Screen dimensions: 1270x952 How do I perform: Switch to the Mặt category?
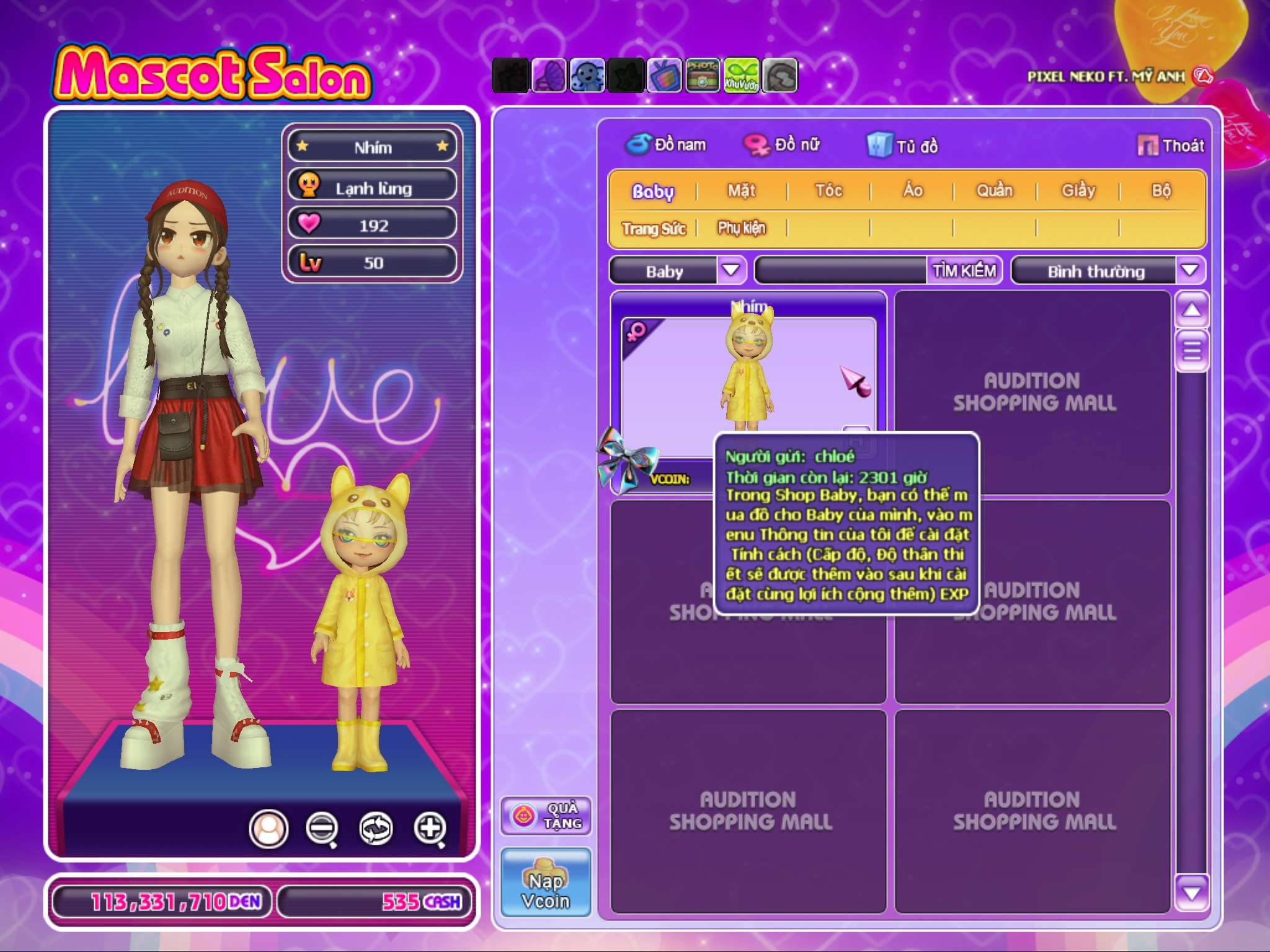click(741, 190)
